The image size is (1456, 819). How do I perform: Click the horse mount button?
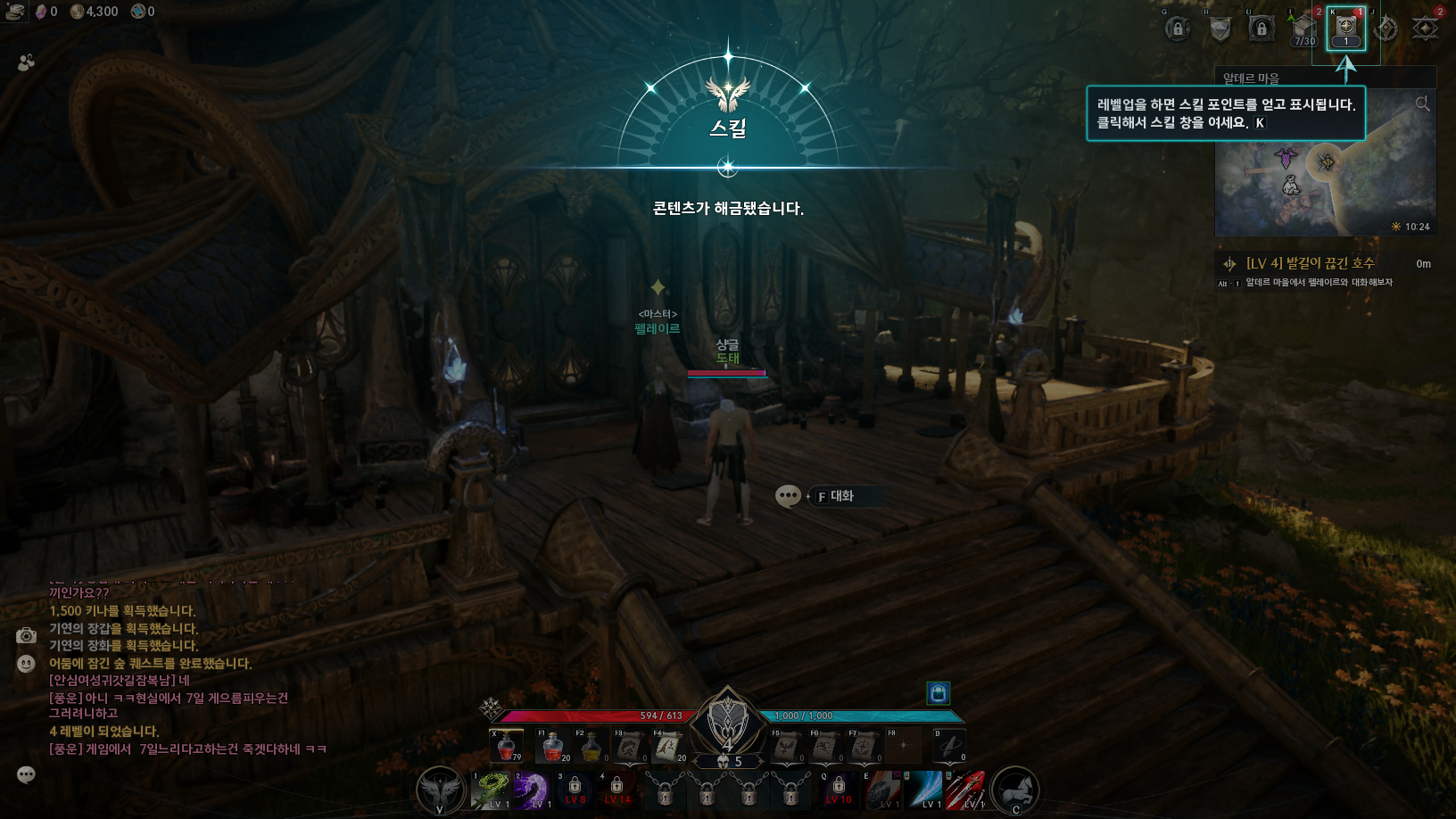click(1015, 790)
